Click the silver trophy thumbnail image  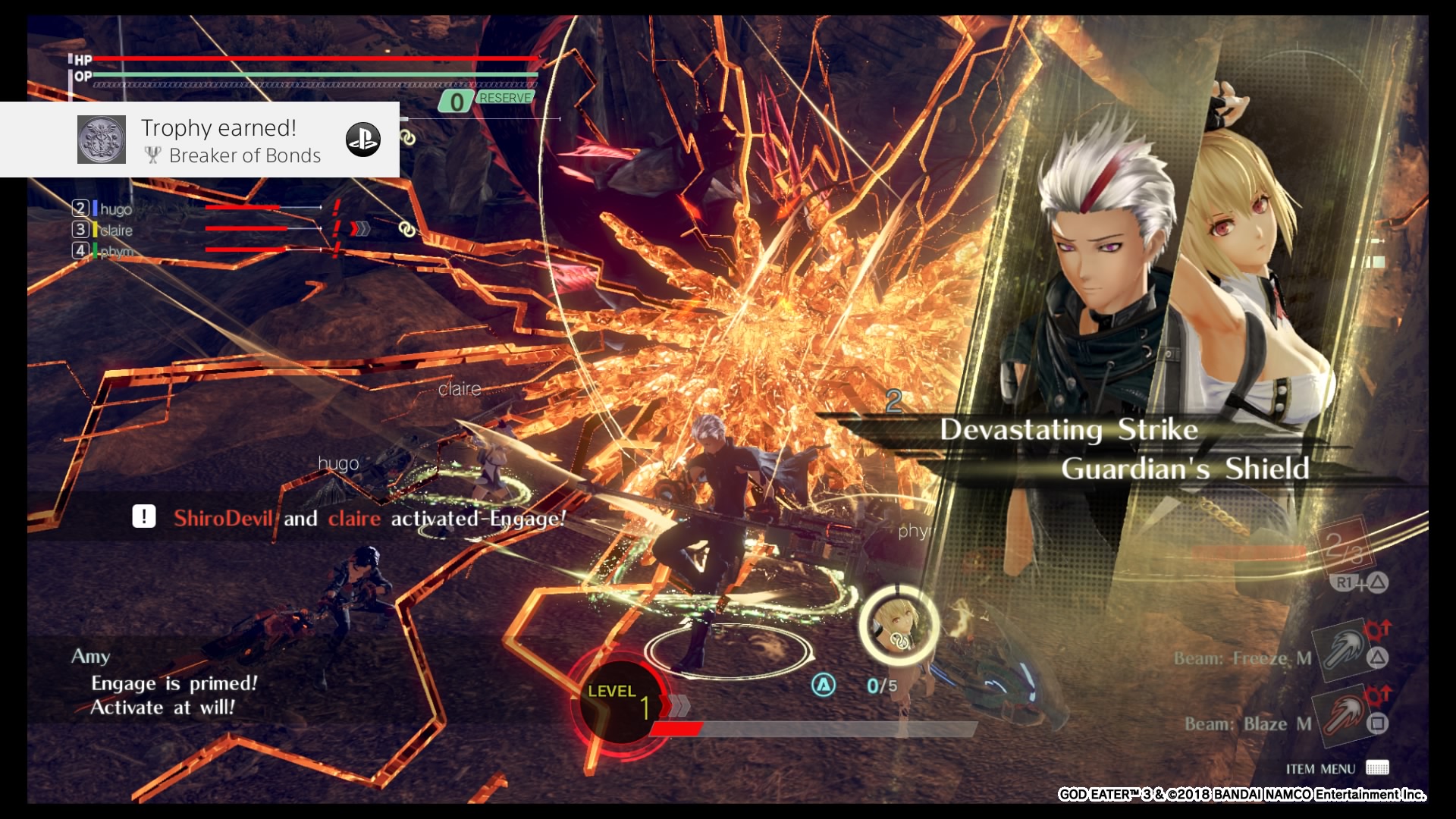pos(102,140)
